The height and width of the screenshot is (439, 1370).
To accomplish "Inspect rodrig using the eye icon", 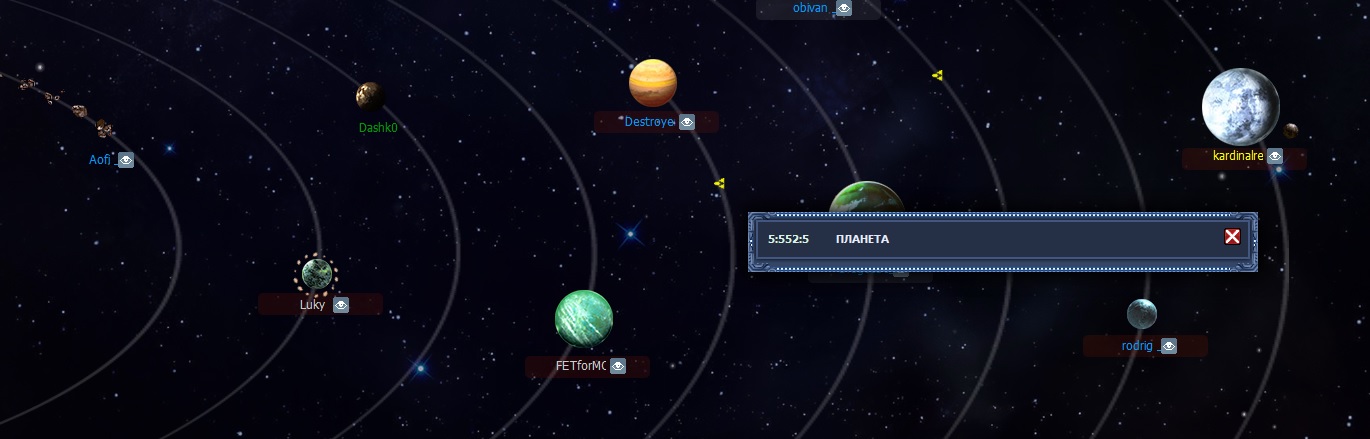I will click(x=1169, y=346).
